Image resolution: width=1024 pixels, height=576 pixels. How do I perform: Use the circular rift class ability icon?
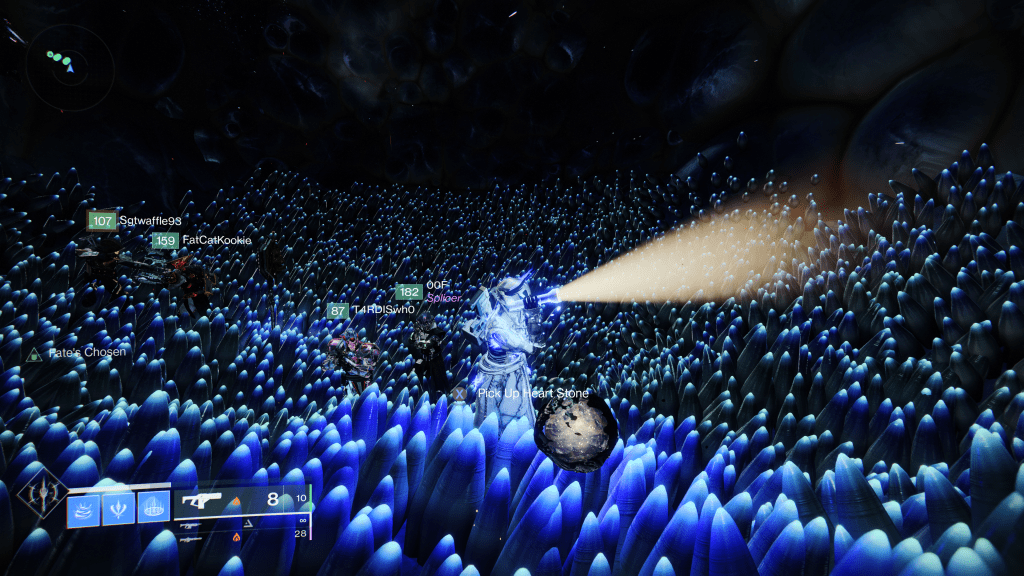pos(152,508)
